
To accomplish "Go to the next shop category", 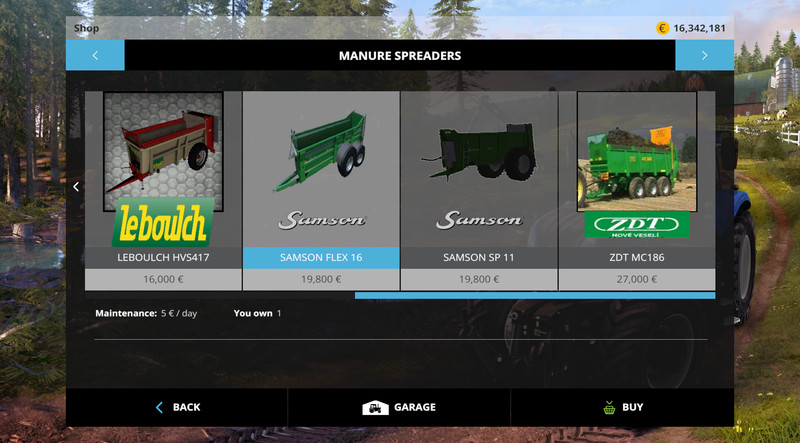I will click(704, 56).
